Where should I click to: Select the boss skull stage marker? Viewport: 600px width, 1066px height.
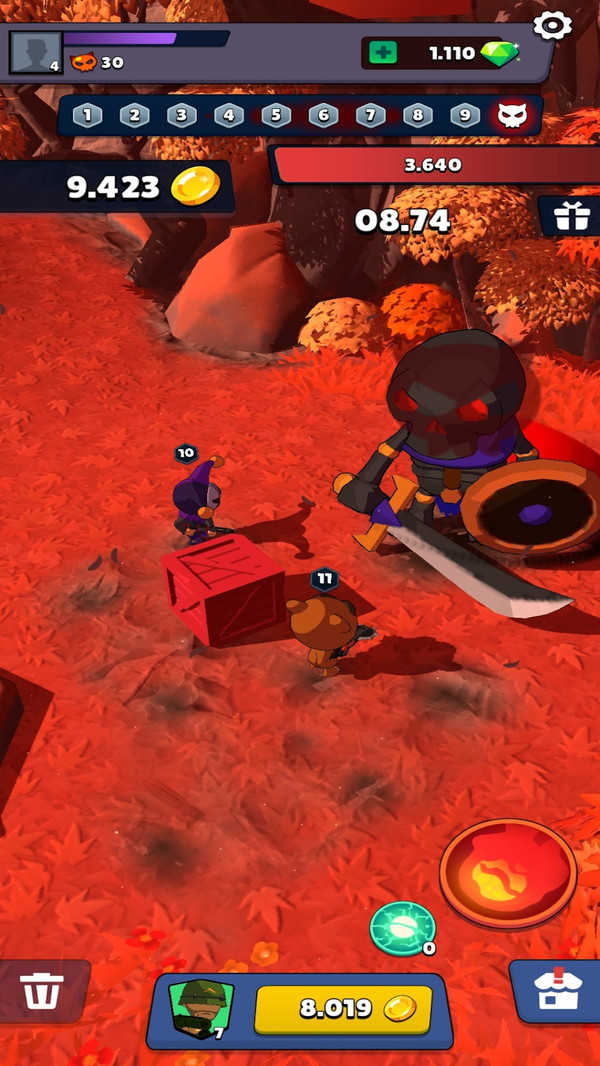coord(511,115)
